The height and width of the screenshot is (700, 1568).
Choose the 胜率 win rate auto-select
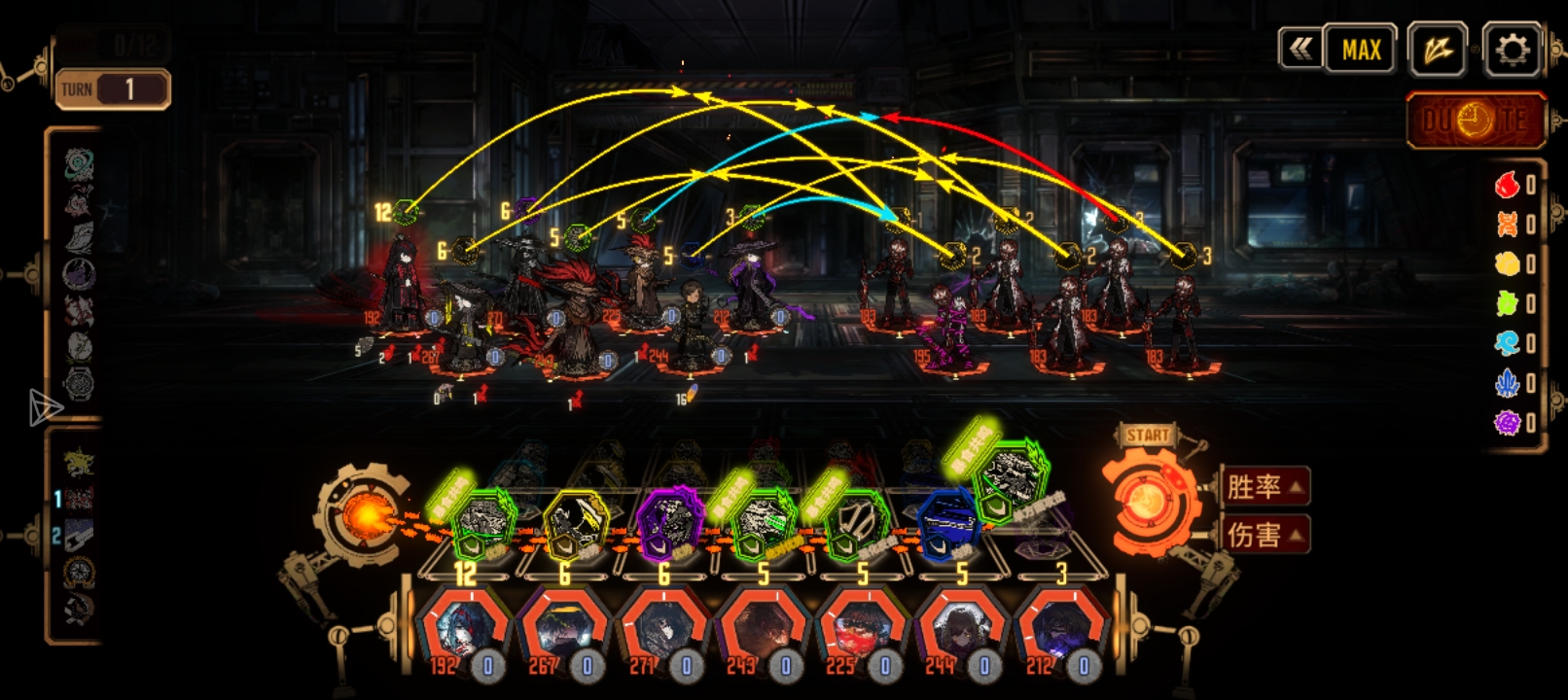1265,486
